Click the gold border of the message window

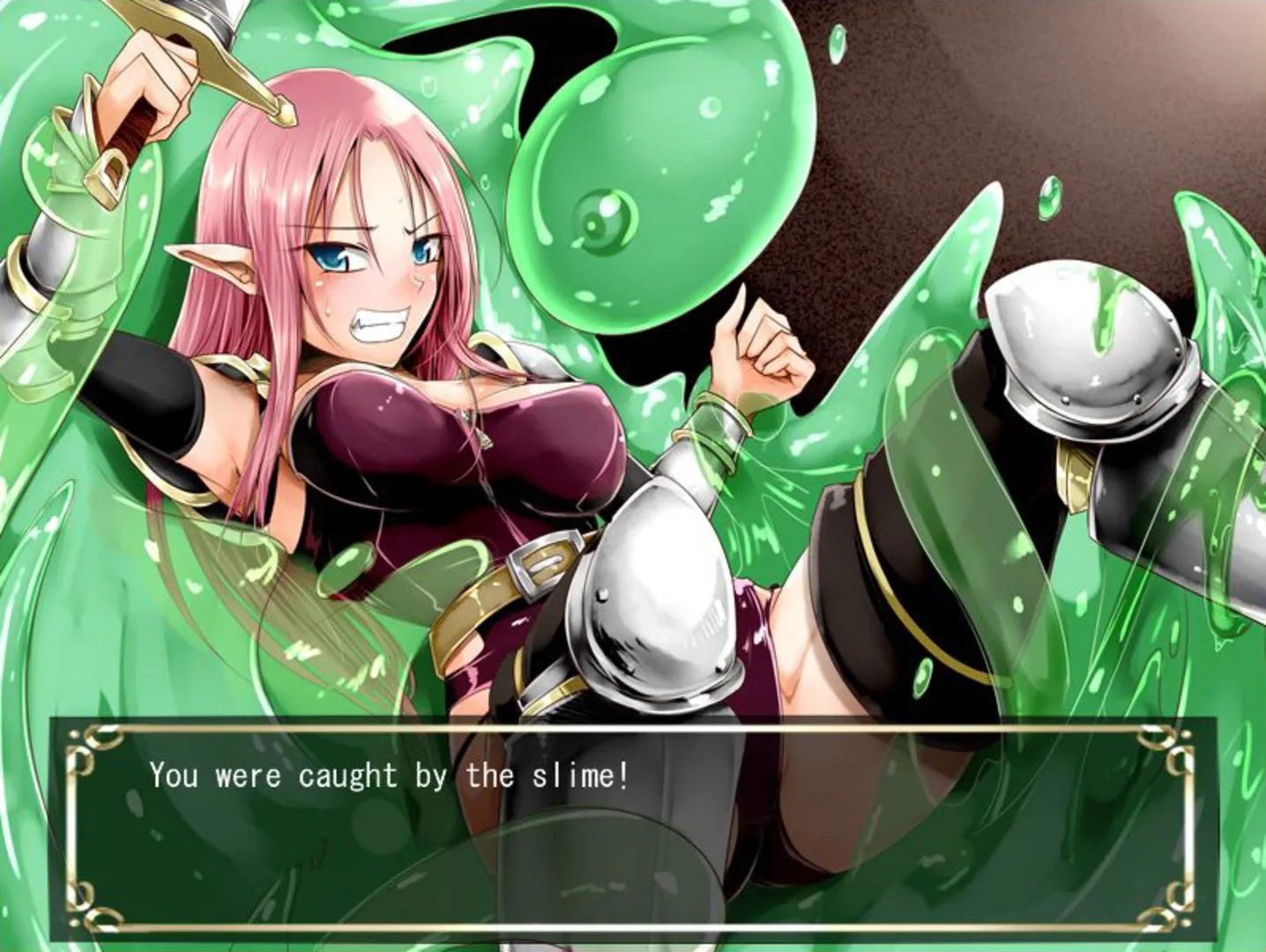coord(633,725)
